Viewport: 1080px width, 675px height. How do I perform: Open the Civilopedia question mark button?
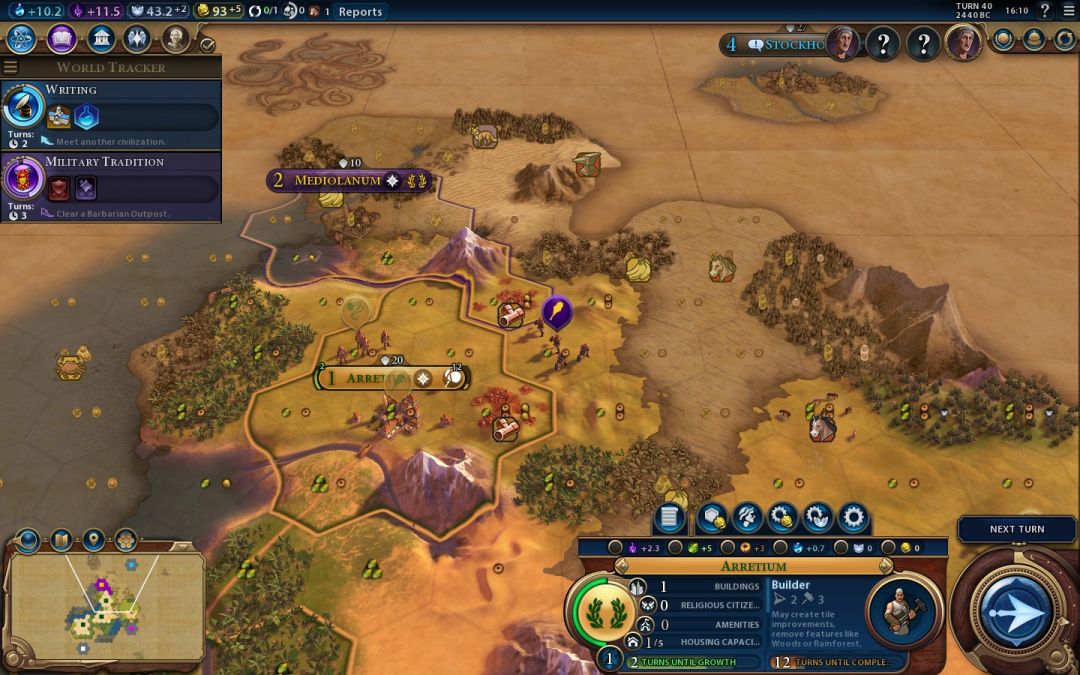(x=1045, y=11)
